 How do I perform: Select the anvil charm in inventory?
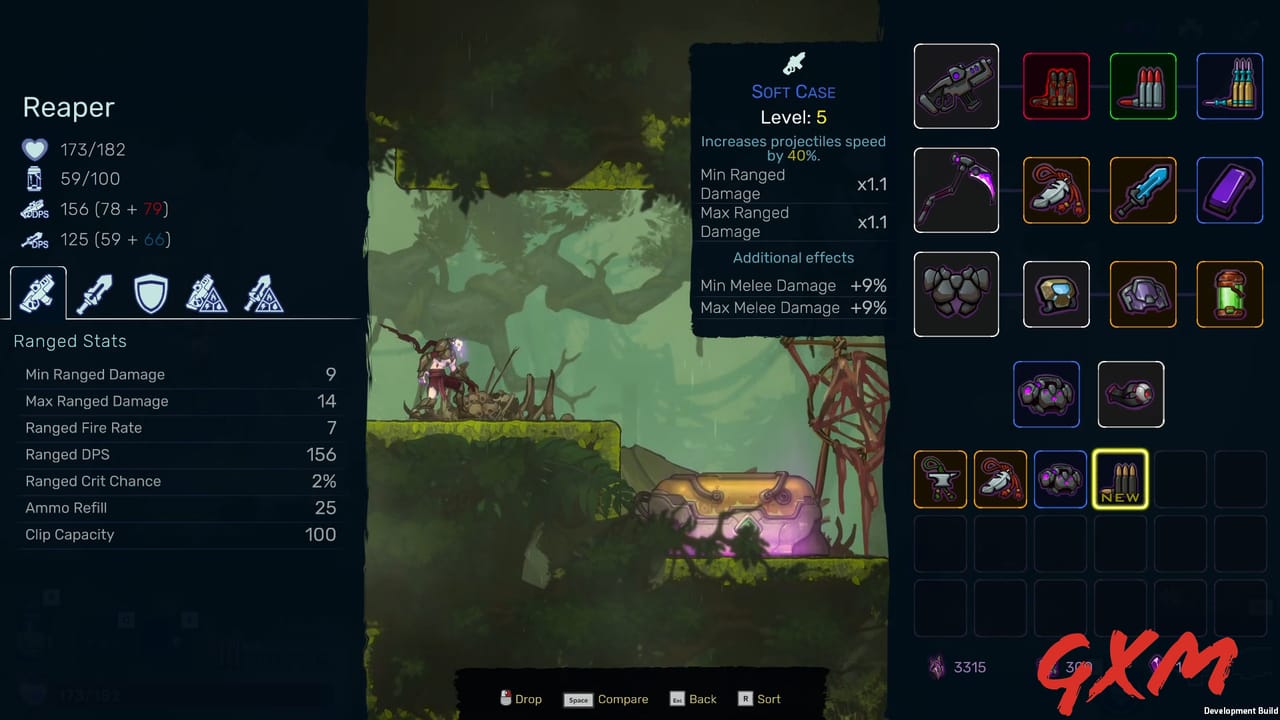940,479
